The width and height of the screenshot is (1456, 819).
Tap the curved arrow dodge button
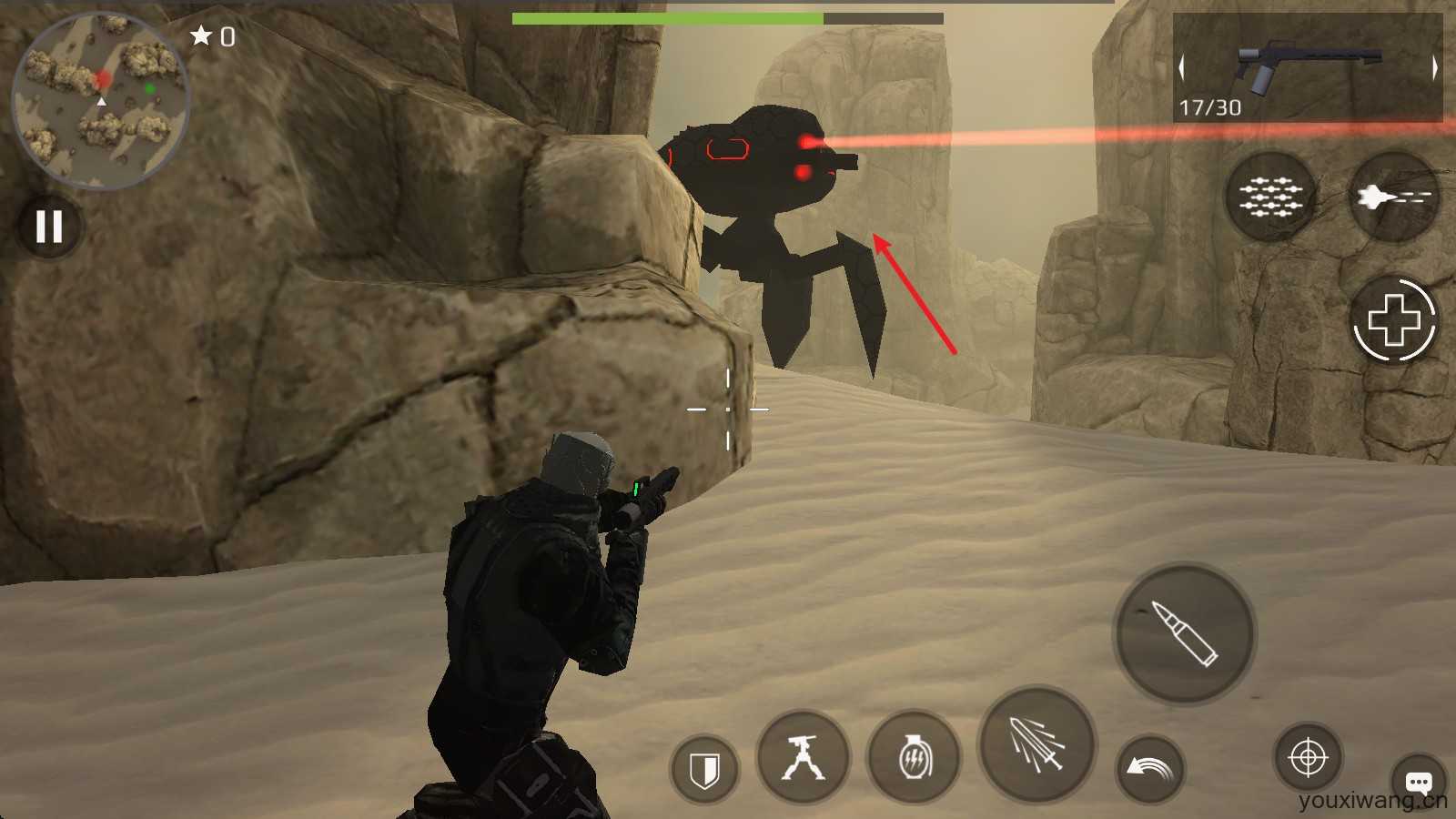coord(1150,769)
